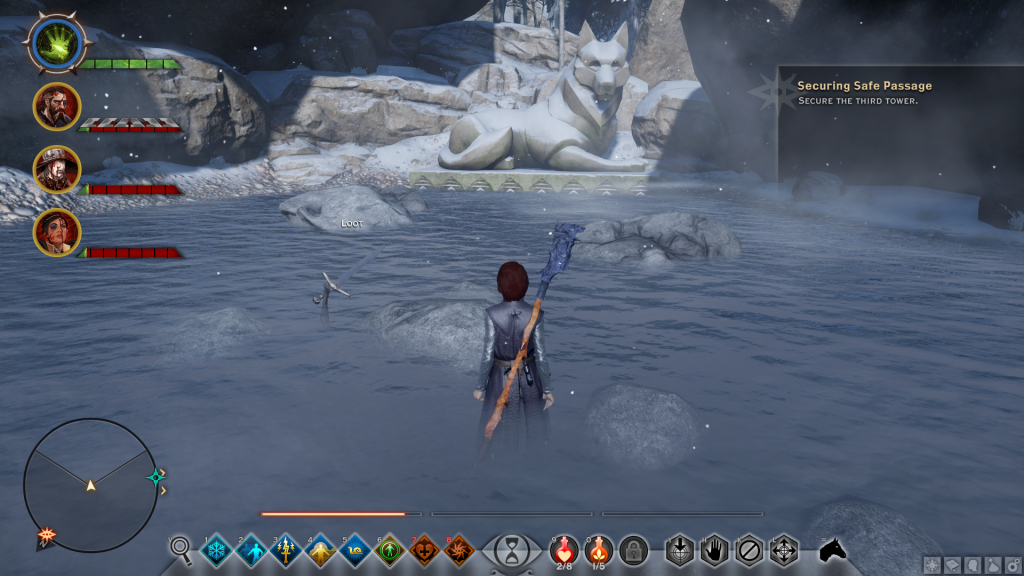The width and height of the screenshot is (1024, 576).
Task: Summon the mount with the horse icon
Action: [x=832, y=549]
